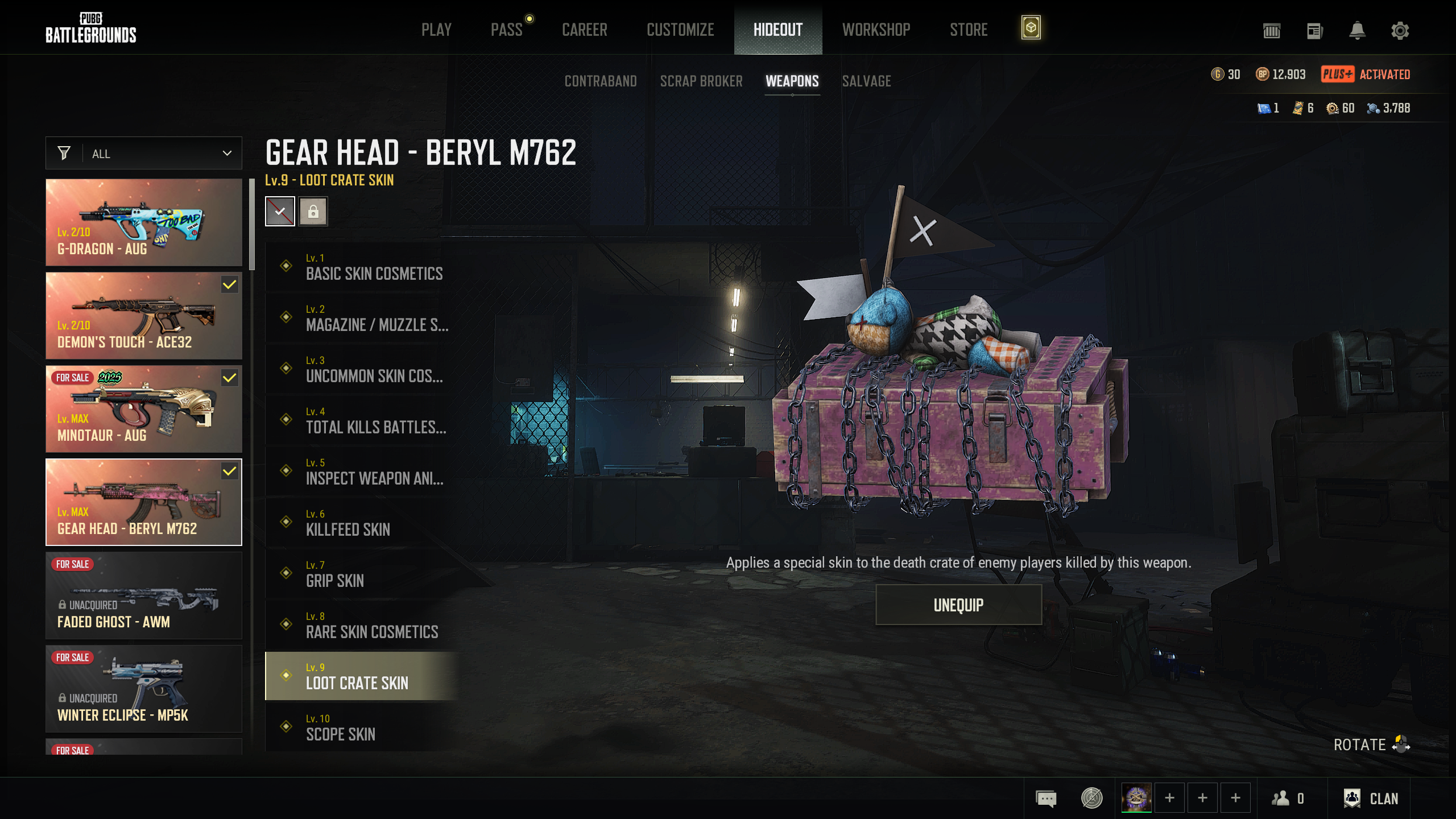Open notifications bell

click(x=1357, y=31)
